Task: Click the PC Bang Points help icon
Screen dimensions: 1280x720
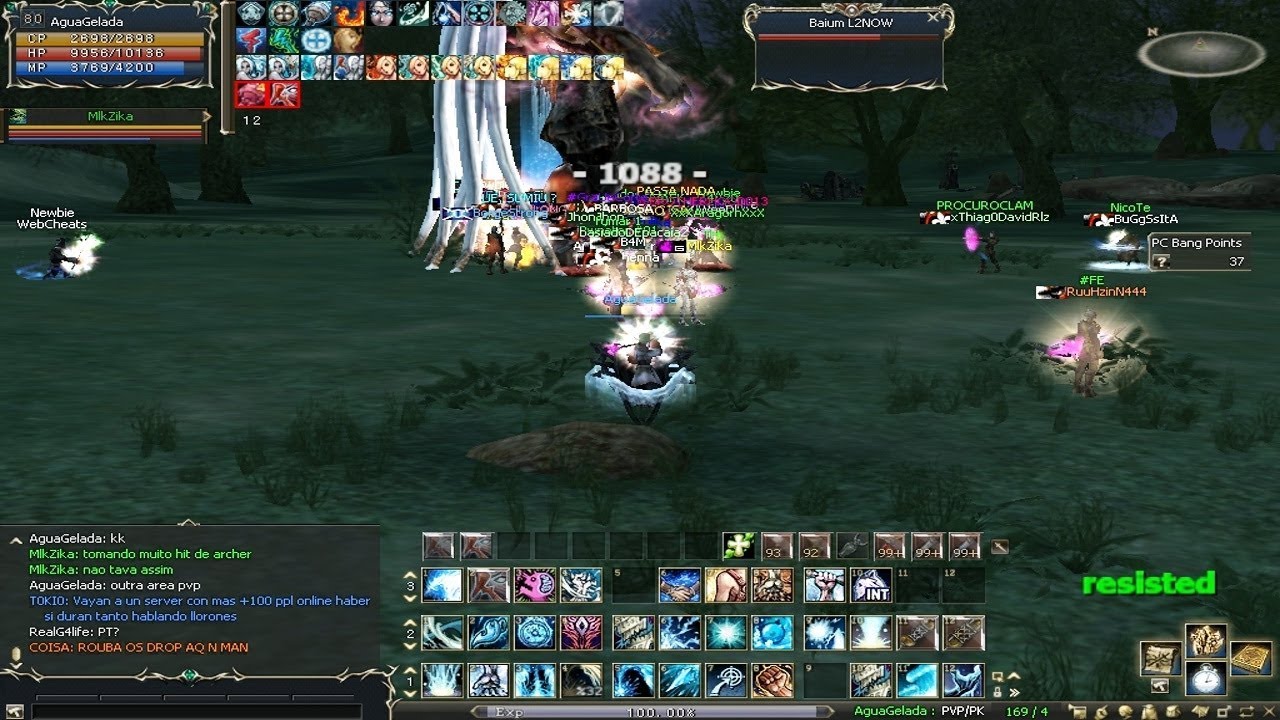Action: coord(1161,261)
